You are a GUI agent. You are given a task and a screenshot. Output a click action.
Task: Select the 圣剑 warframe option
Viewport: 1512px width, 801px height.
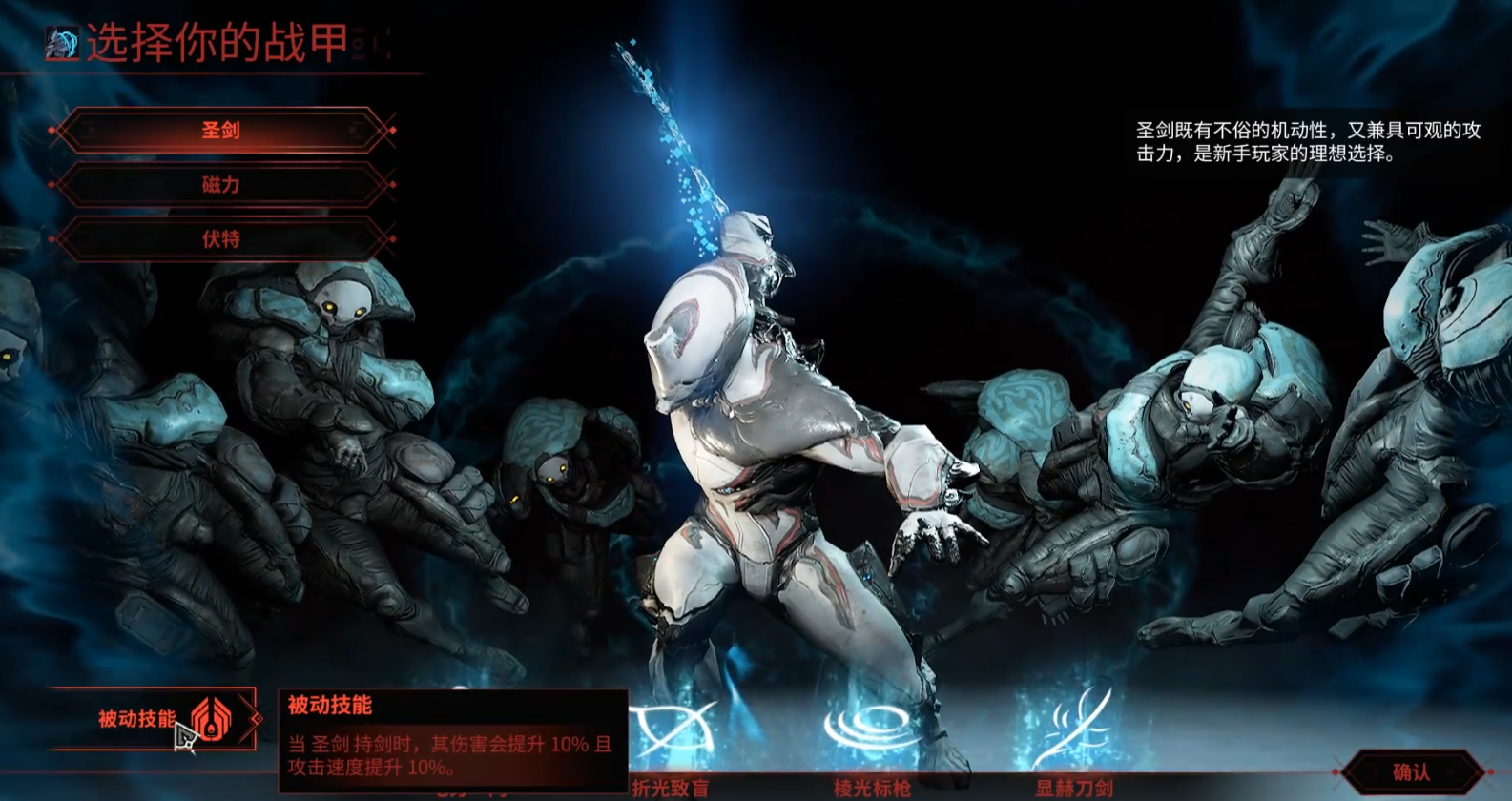coord(221,131)
